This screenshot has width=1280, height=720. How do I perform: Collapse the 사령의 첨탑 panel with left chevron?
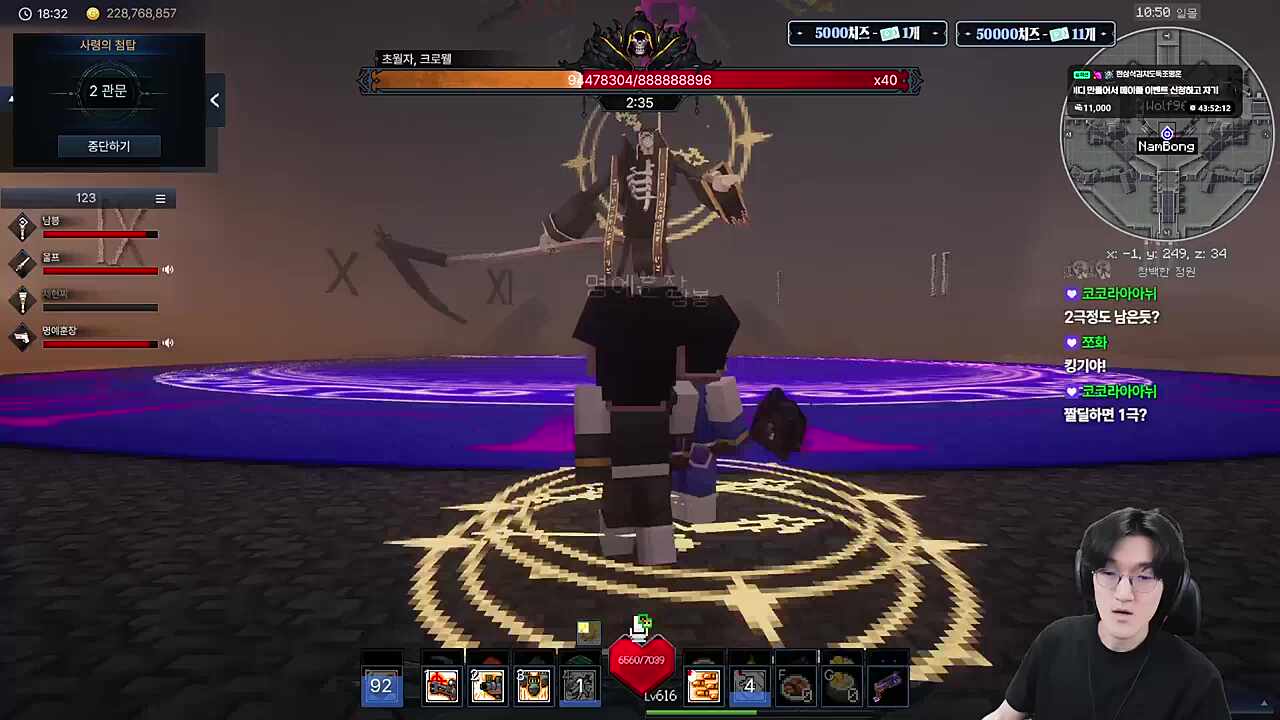click(214, 99)
